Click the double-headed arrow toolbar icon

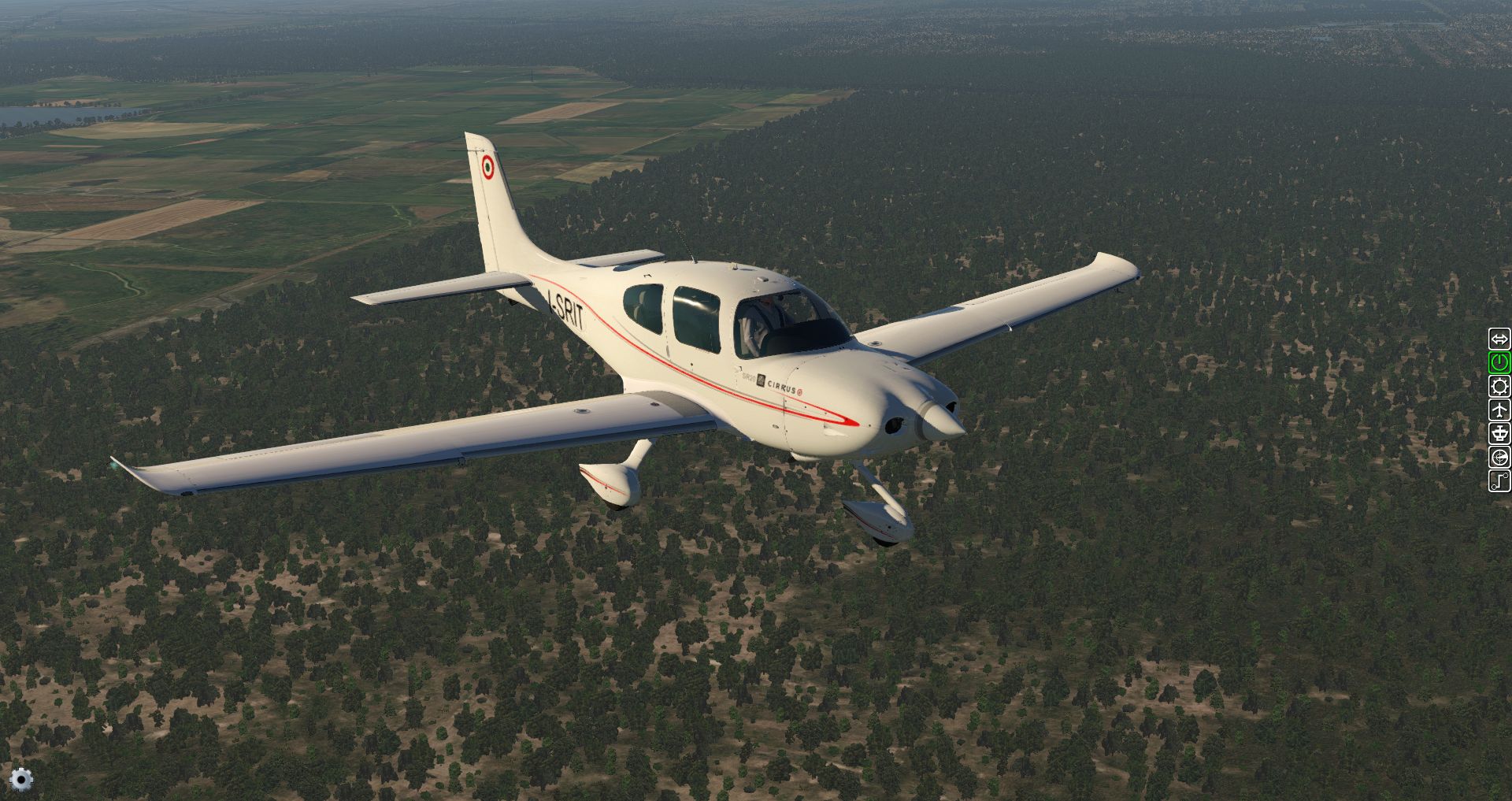(1499, 339)
